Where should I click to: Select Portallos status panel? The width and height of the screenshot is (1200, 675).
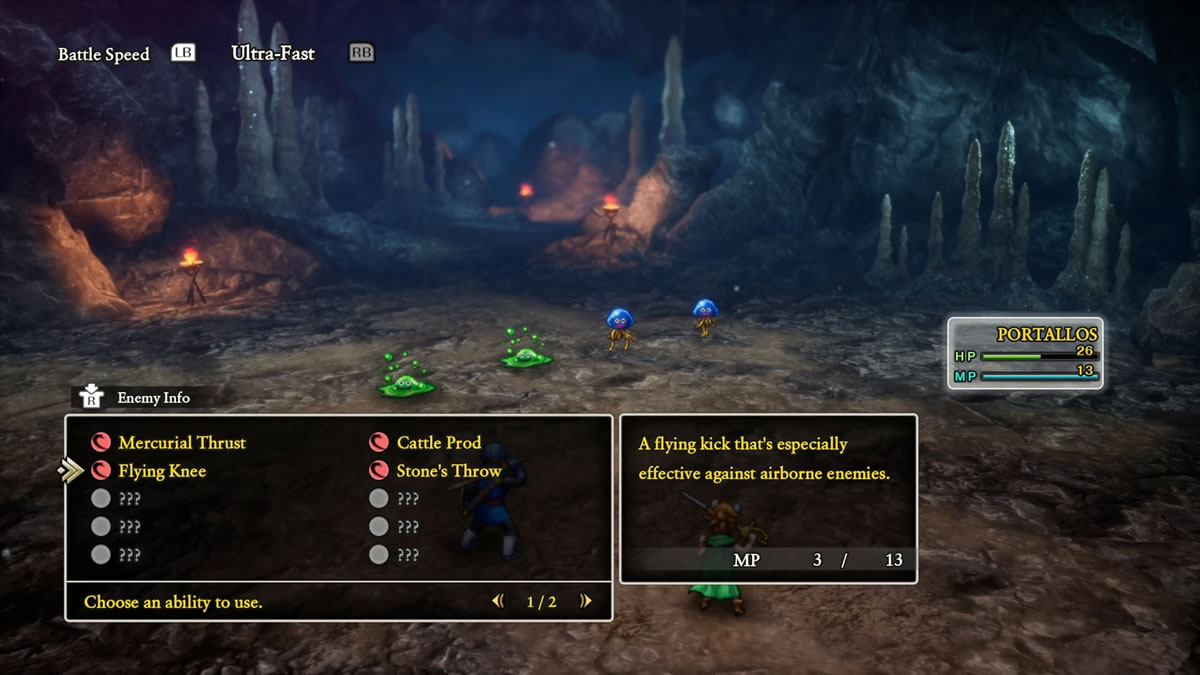pos(1025,353)
